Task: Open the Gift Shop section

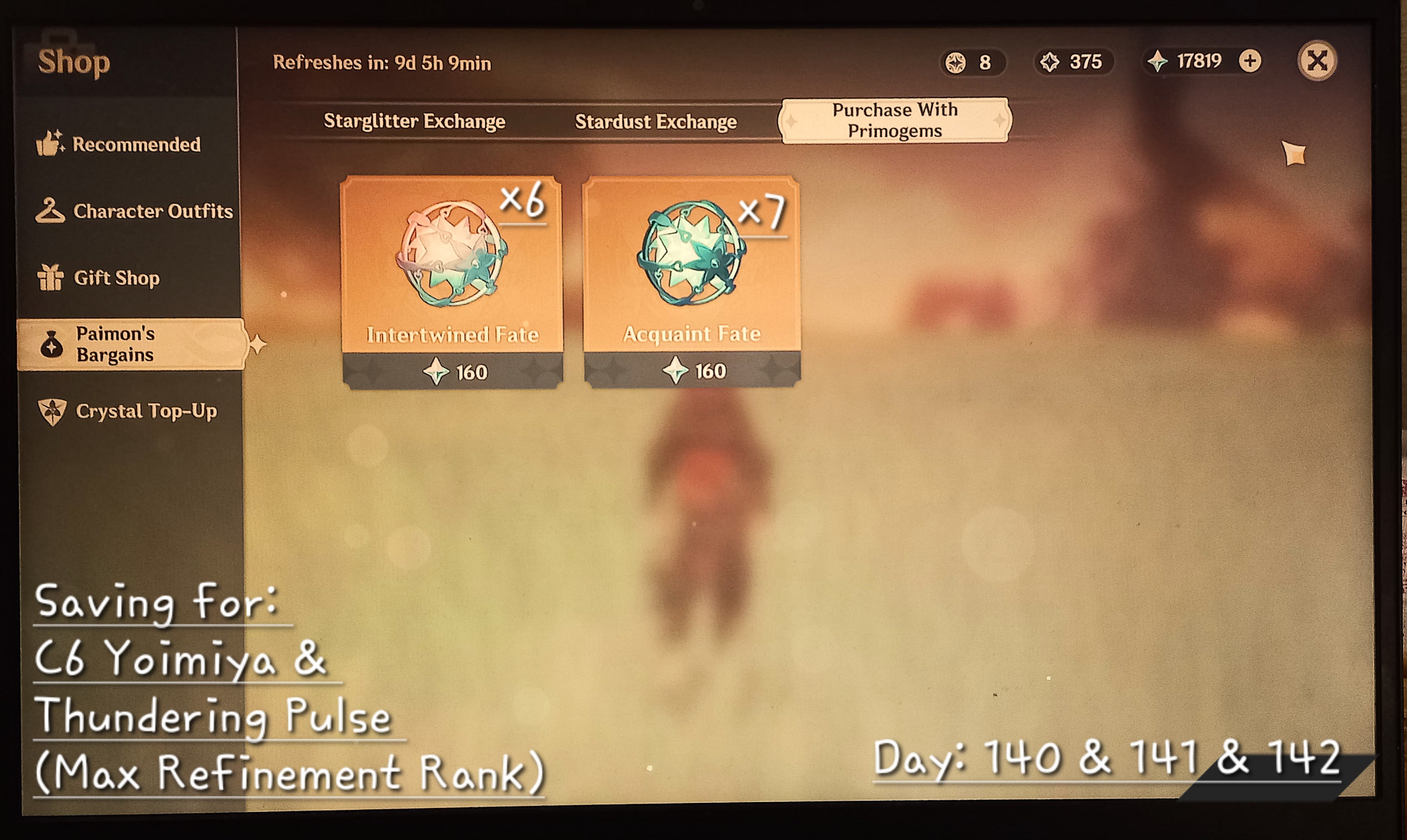Action: pos(116,278)
